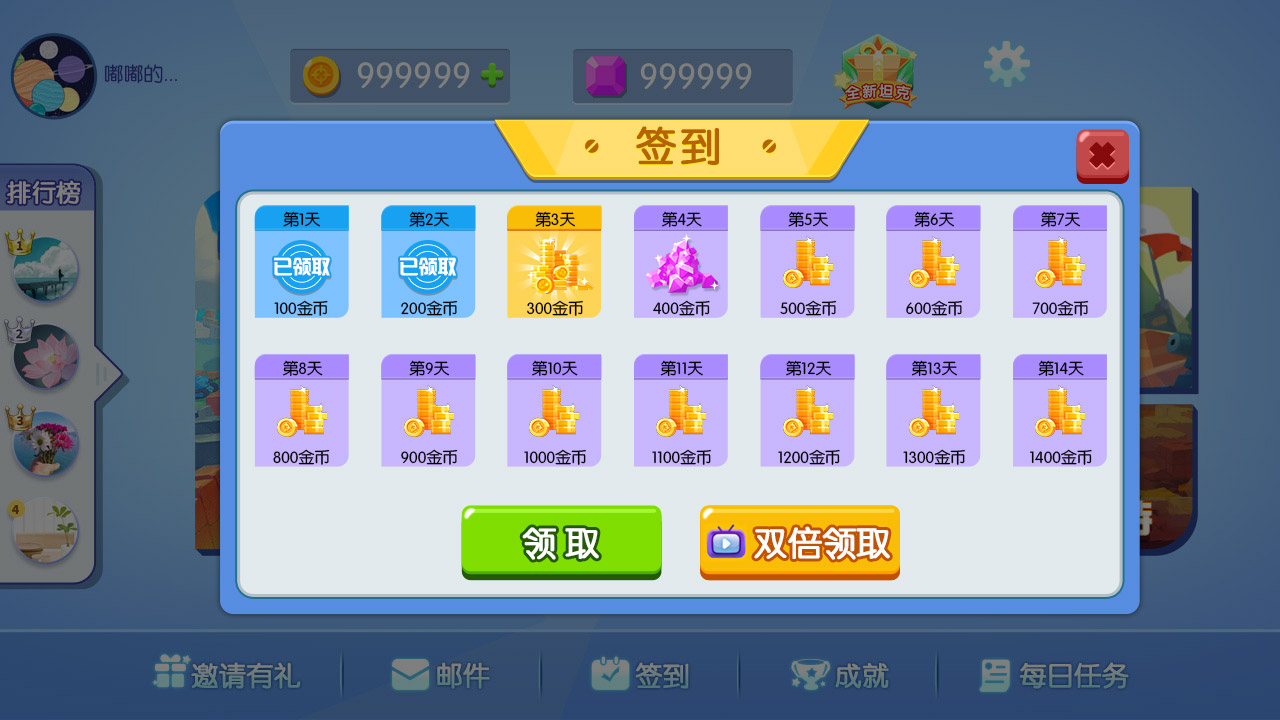Select the 第4天 gem reward card

(680, 260)
